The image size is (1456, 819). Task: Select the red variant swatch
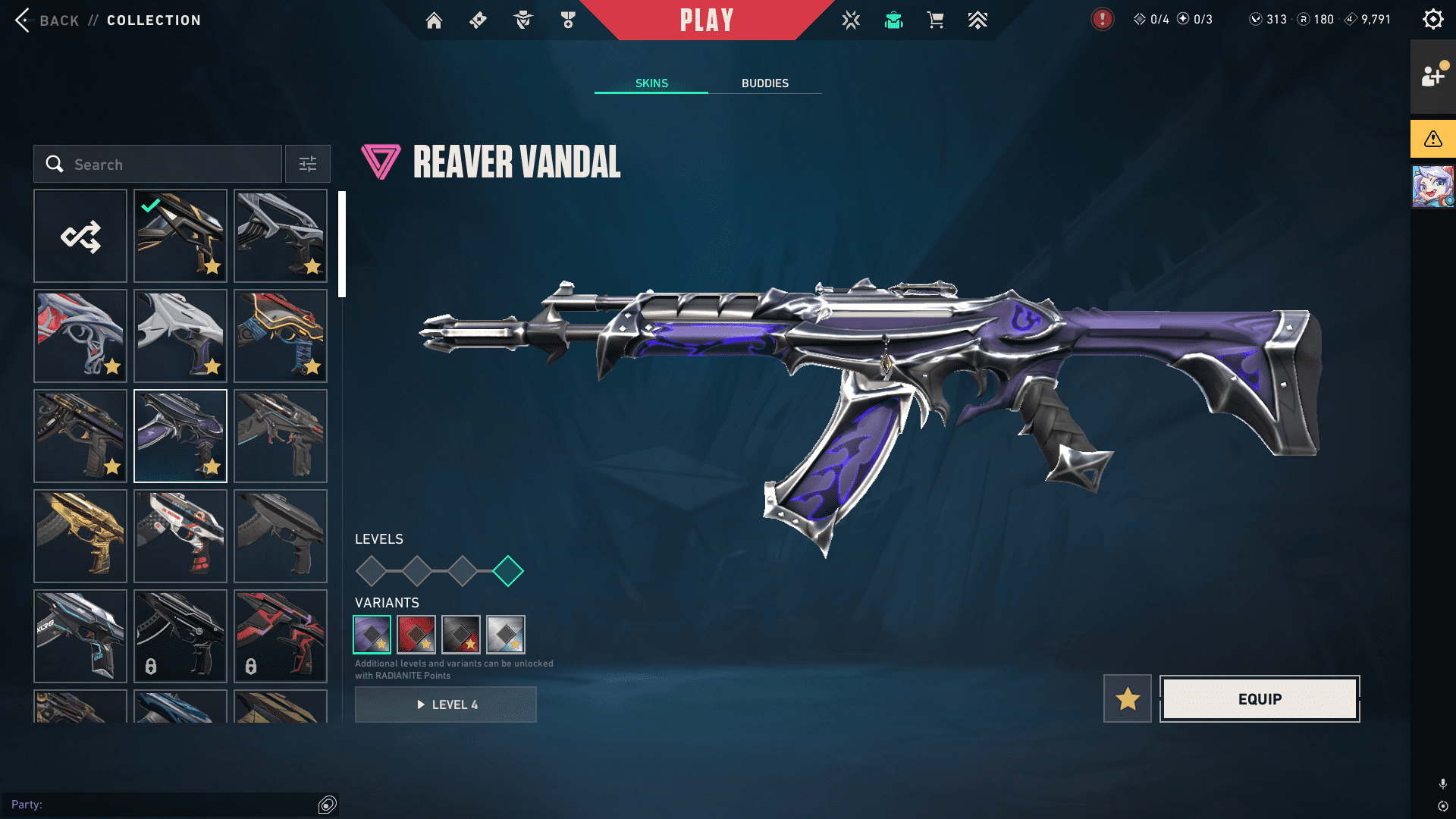pyautogui.click(x=416, y=634)
